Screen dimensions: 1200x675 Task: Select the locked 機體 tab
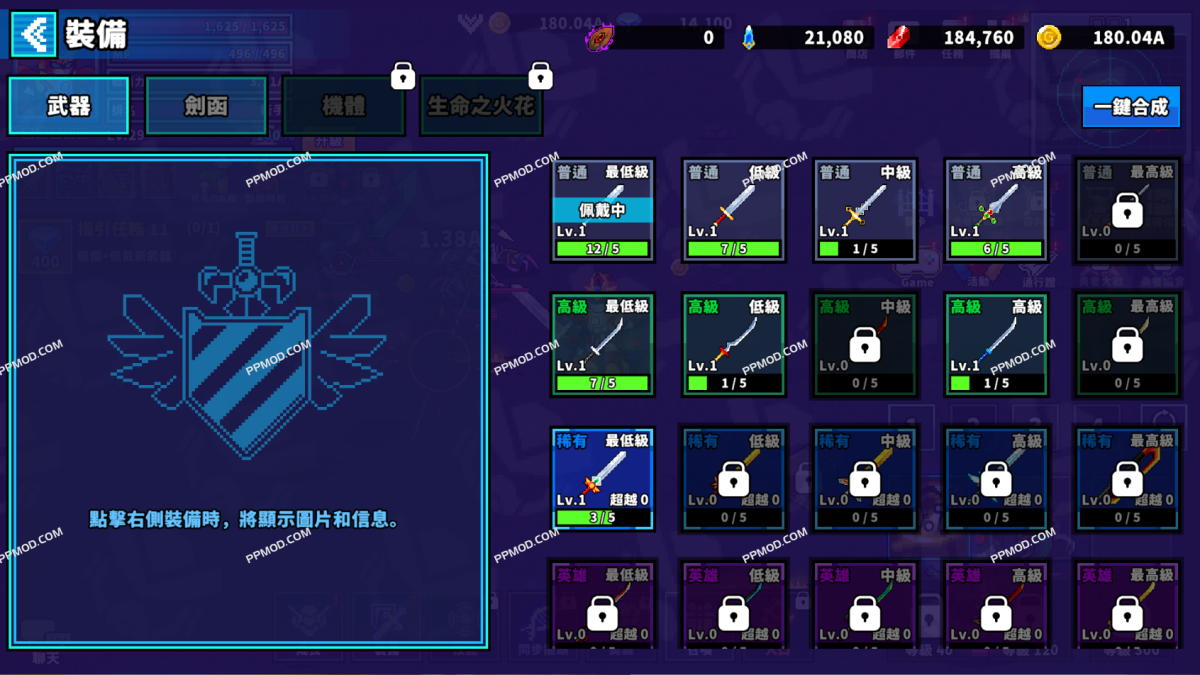point(343,106)
